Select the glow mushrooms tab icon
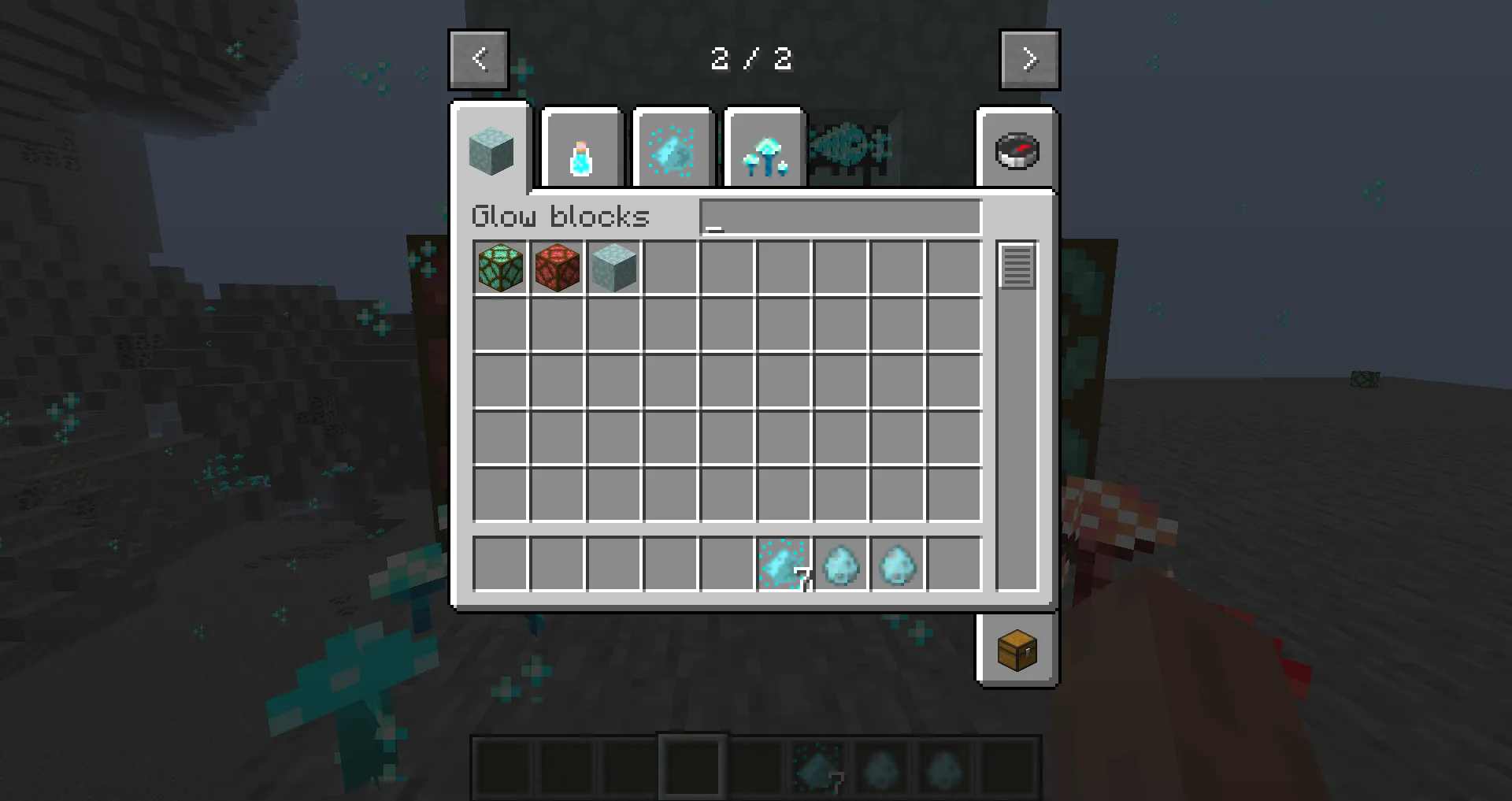 click(x=764, y=148)
